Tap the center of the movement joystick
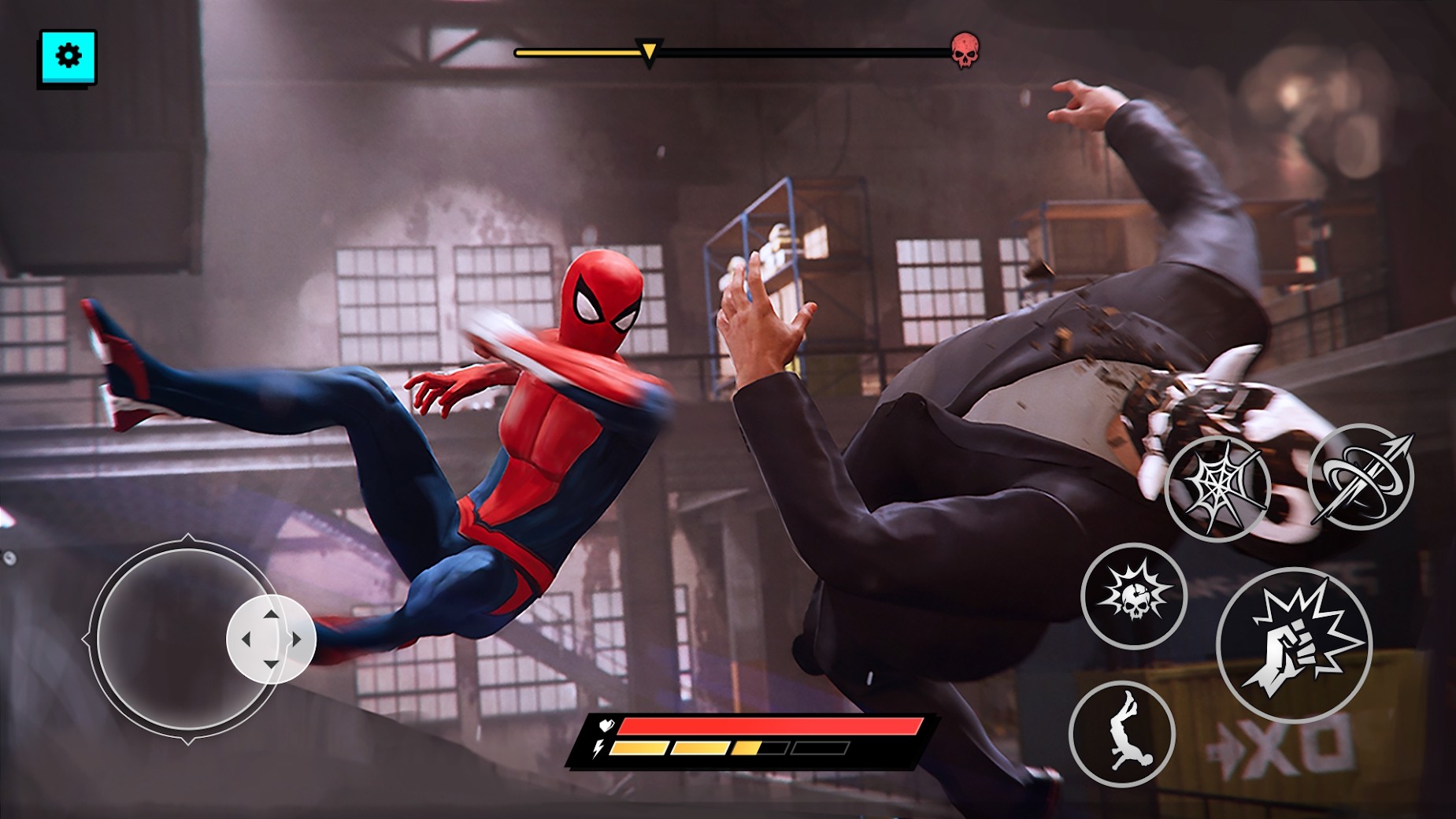The height and width of the screenshot is (819, 1456). 269,639
